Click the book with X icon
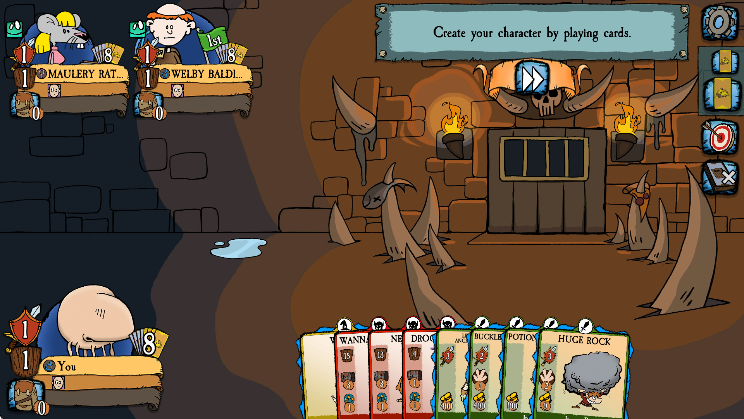The width and height of the screenshot is (744, 419). pyautogui.click(x=718, y=177)
